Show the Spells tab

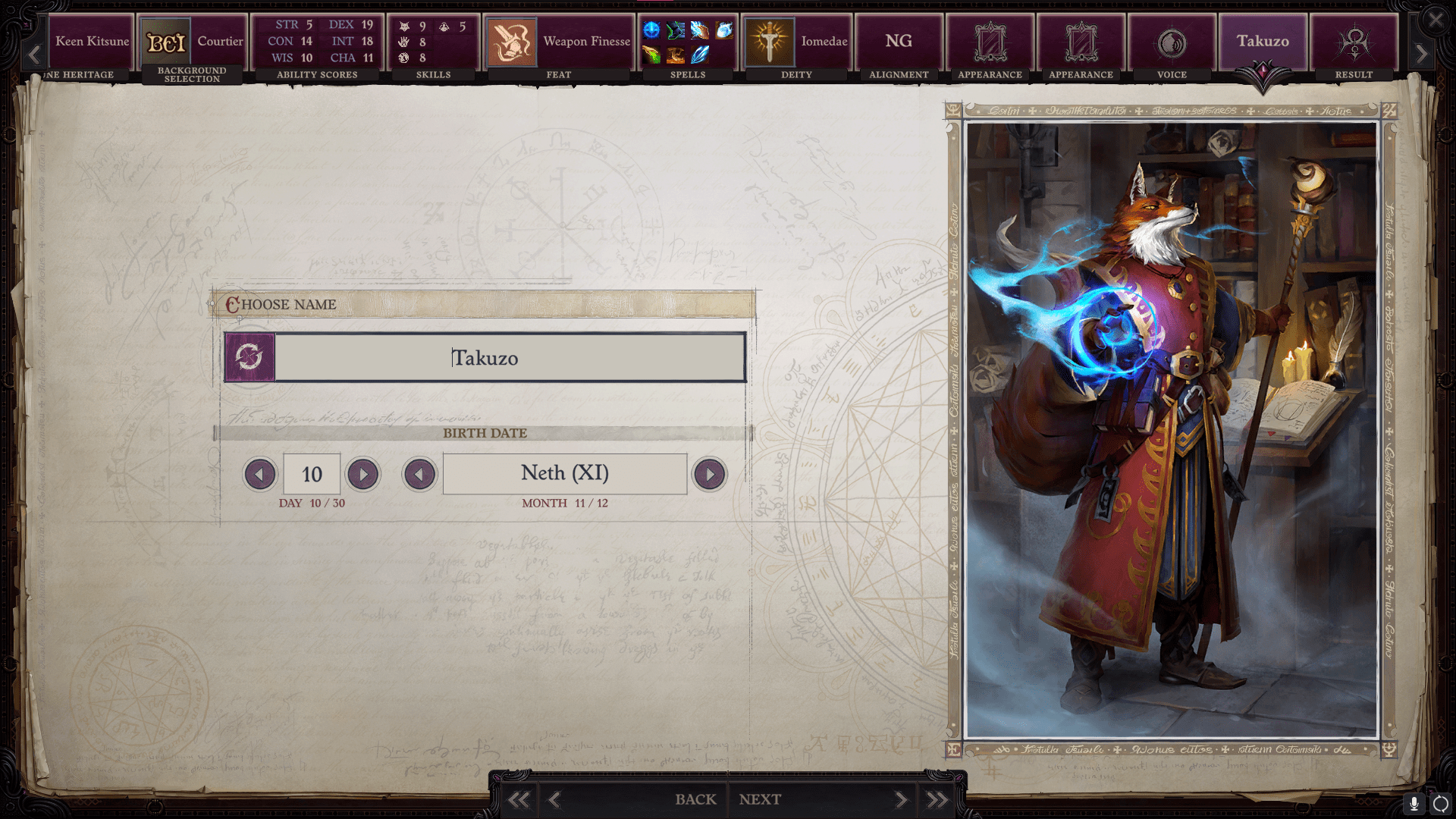click(x=688, y=45)
